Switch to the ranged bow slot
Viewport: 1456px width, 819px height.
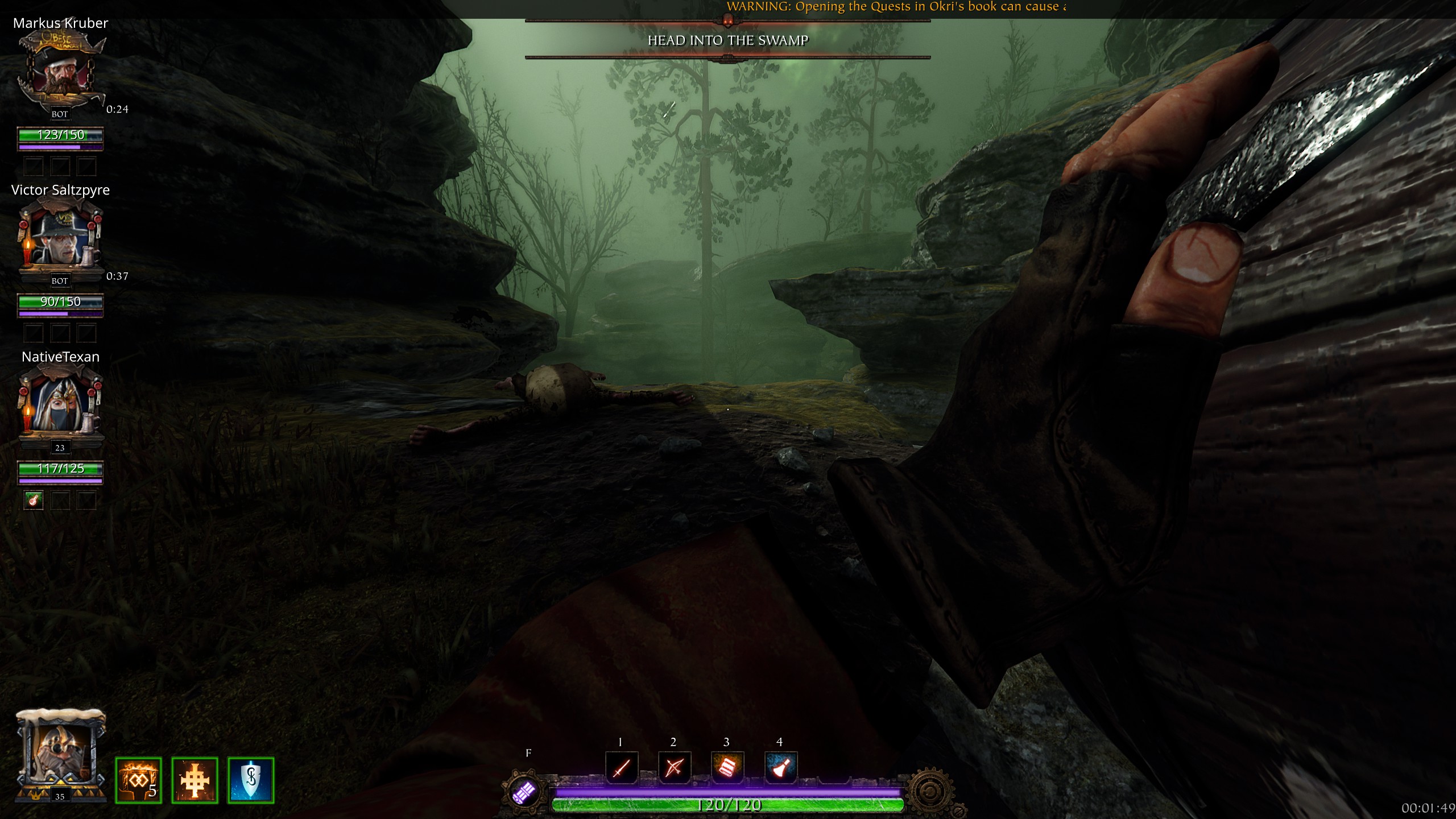[674, 768]
